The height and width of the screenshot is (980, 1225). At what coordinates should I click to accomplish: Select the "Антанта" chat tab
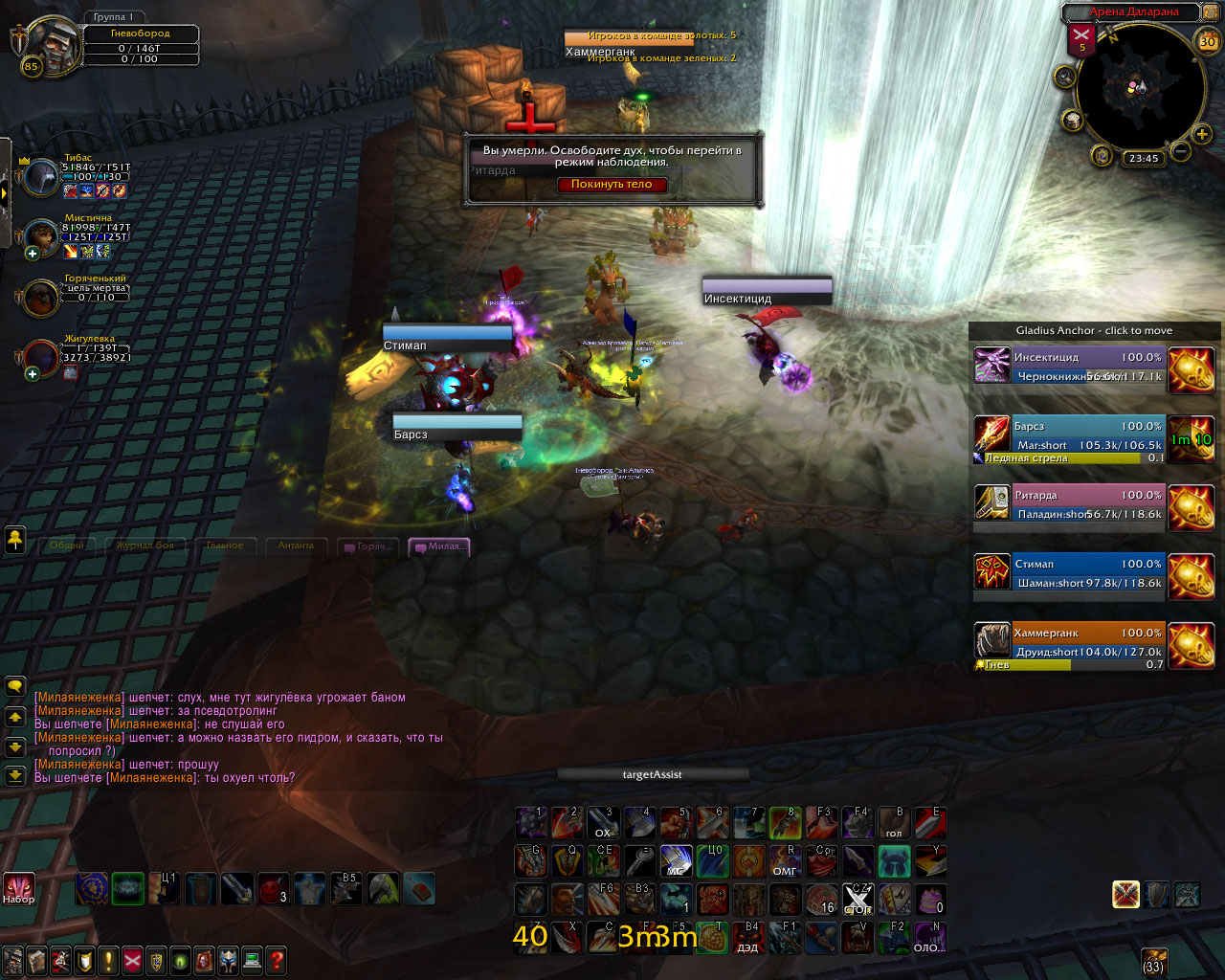tap(296, 546)
